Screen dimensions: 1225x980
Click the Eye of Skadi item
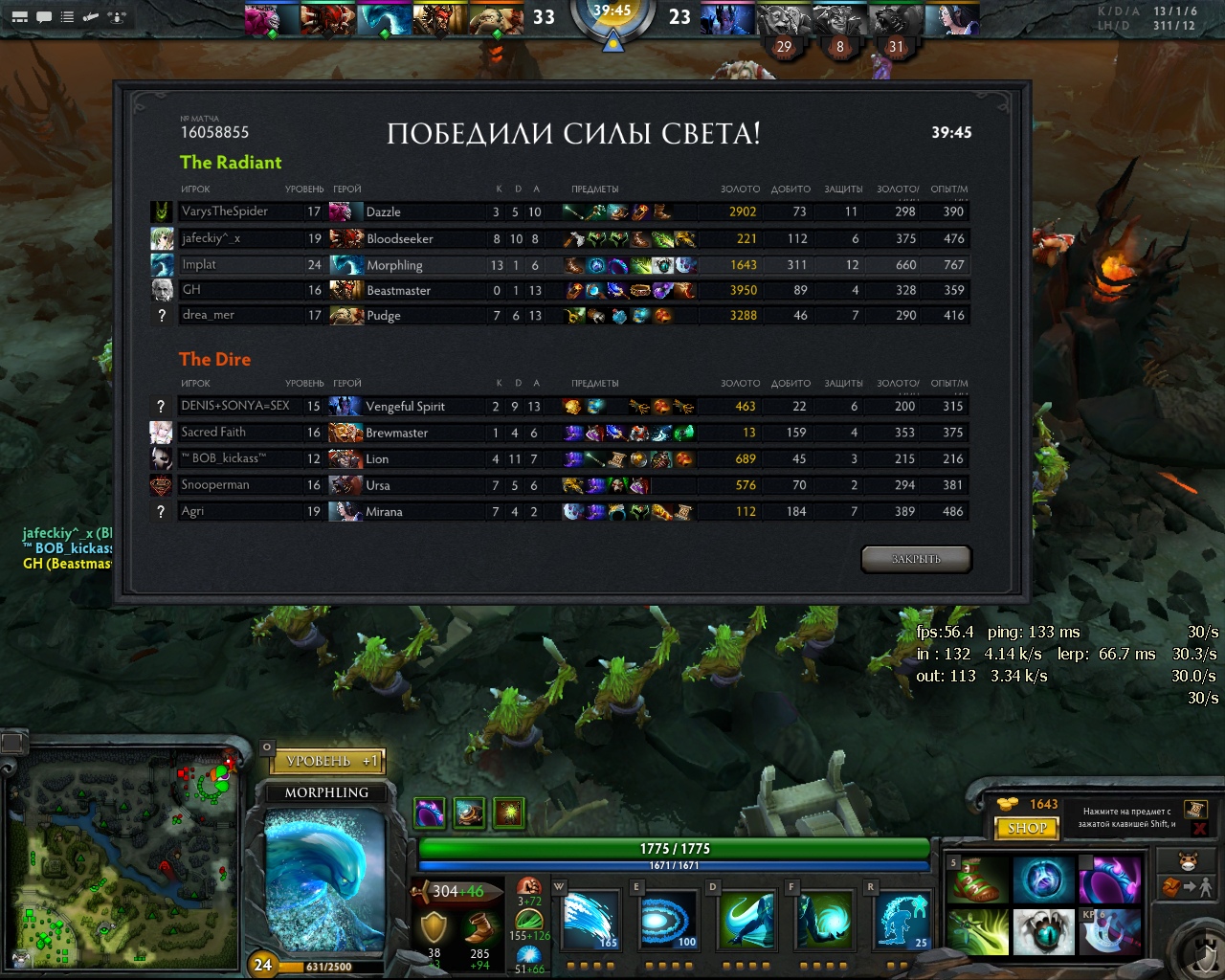point(1043,931)
